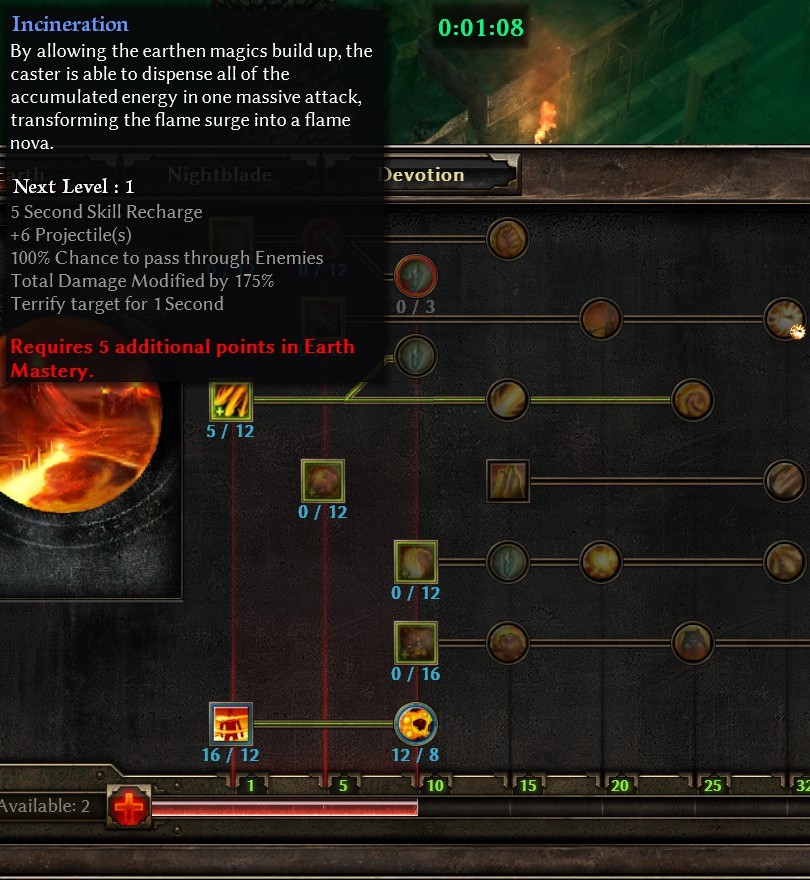Select the skill with 0 / 16 points

[x=416, y=643]
